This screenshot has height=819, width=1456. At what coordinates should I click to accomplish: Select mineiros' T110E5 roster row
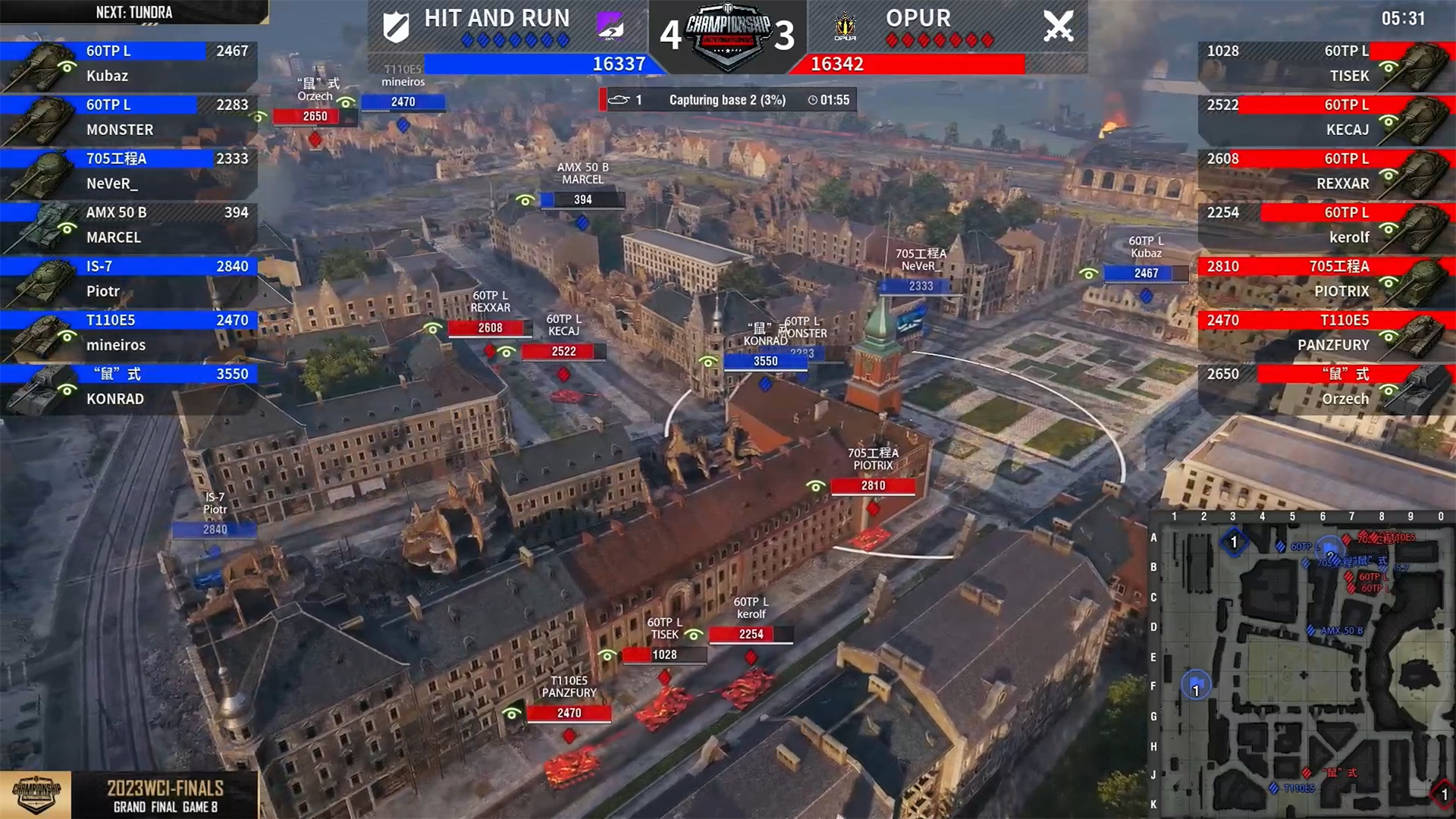pos(129,333)
